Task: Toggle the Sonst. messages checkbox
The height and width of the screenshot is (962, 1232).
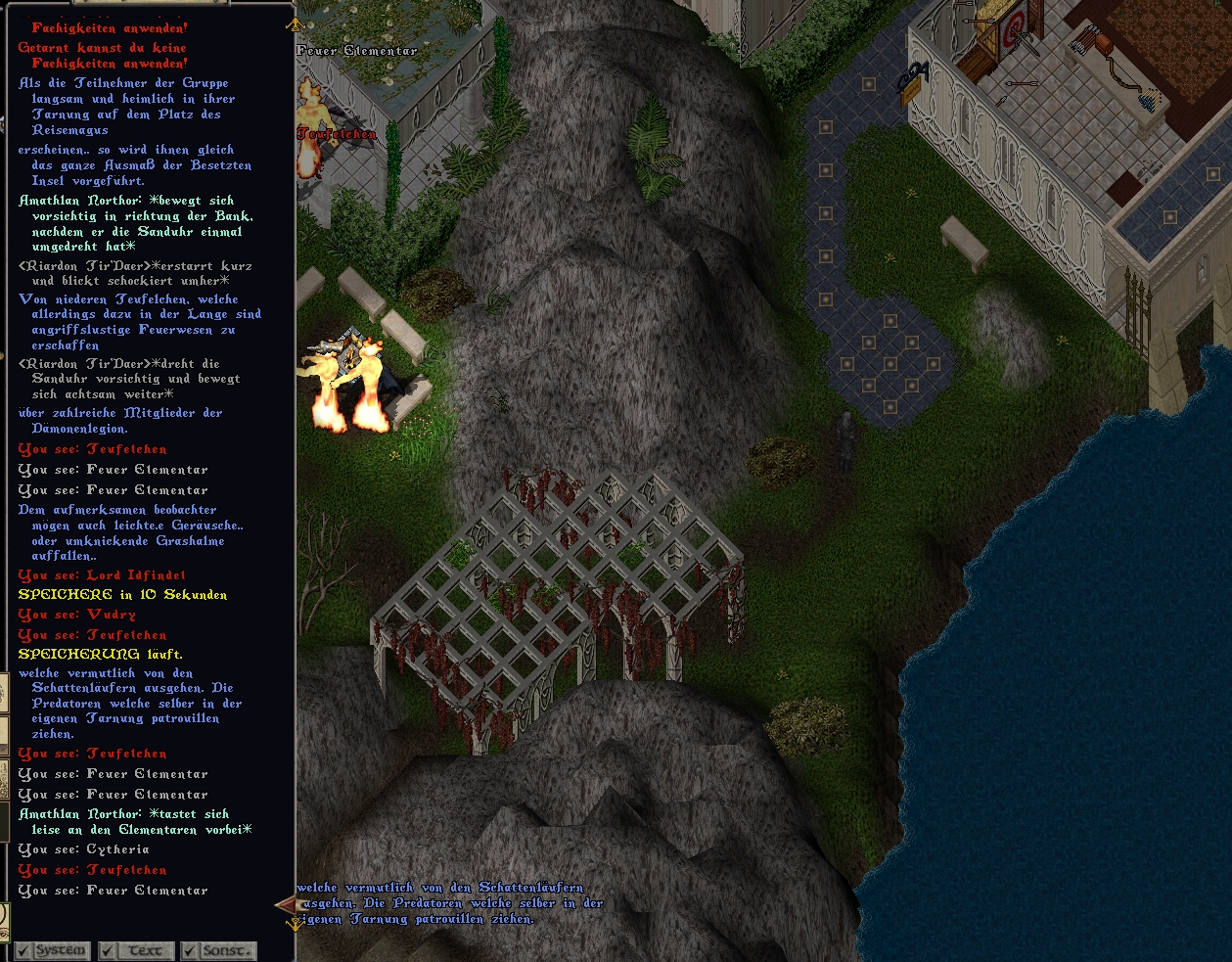Action: 190,951
